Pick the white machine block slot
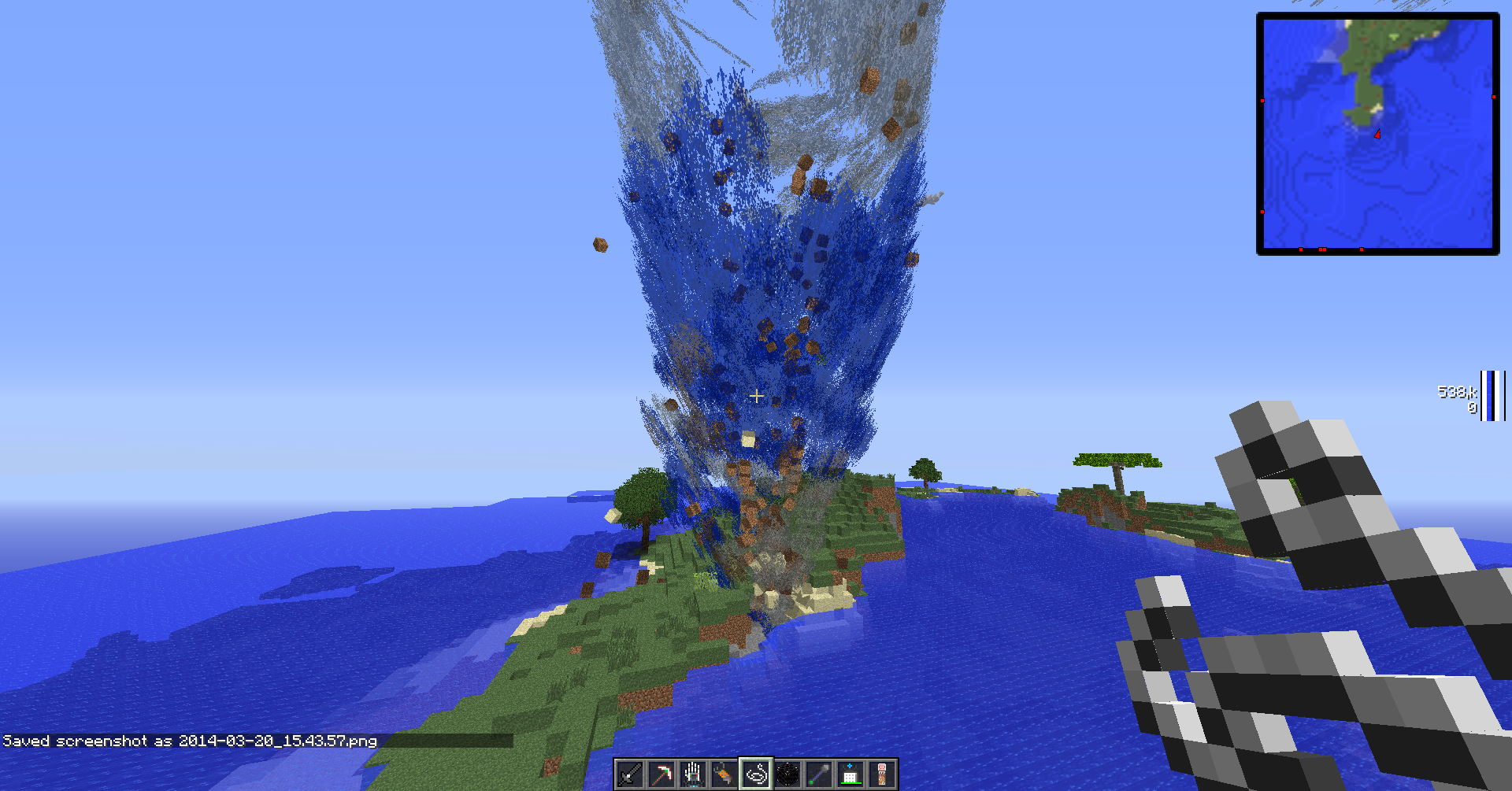The width and height of the screenshot is (1512, 791). 850,774
